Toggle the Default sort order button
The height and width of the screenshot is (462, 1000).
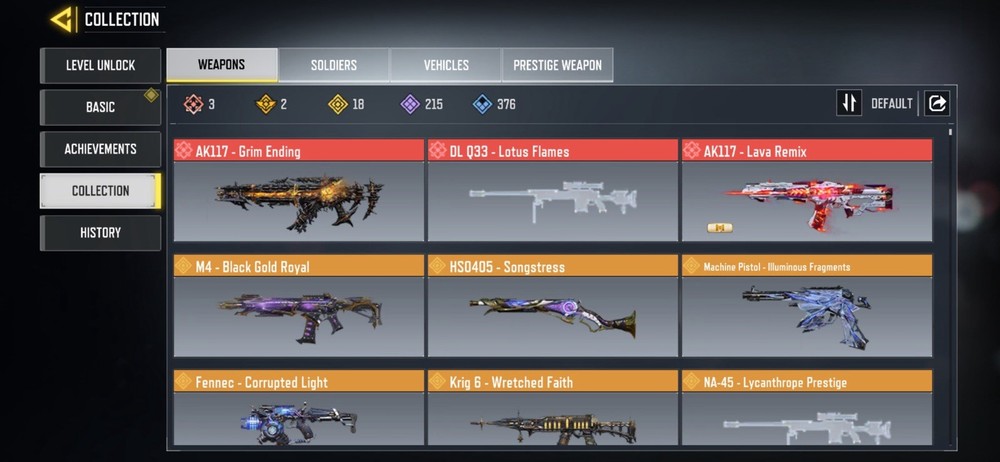point(849,103)
